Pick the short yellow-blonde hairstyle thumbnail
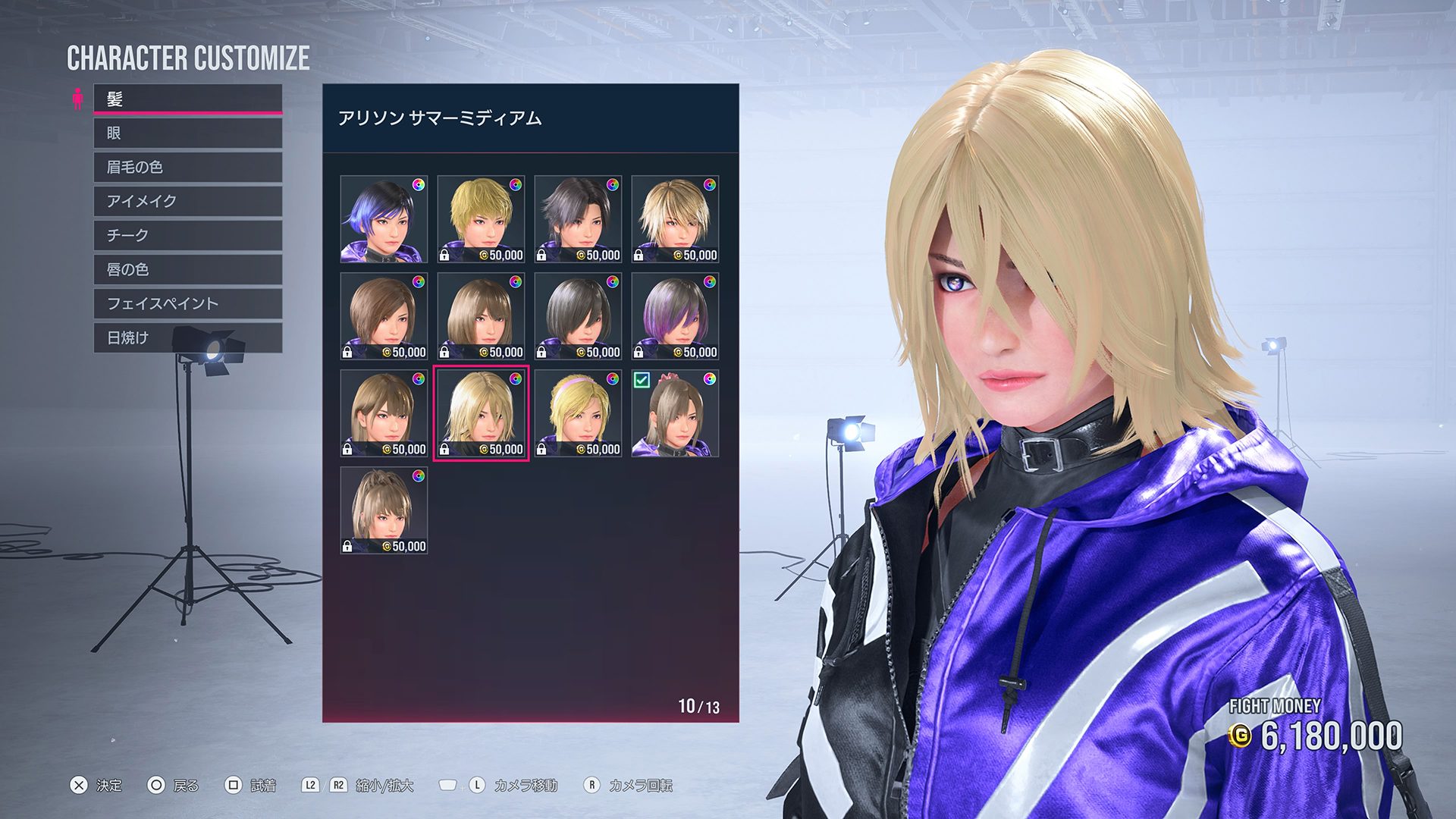The image size is (1456, 819). [481, 219]
